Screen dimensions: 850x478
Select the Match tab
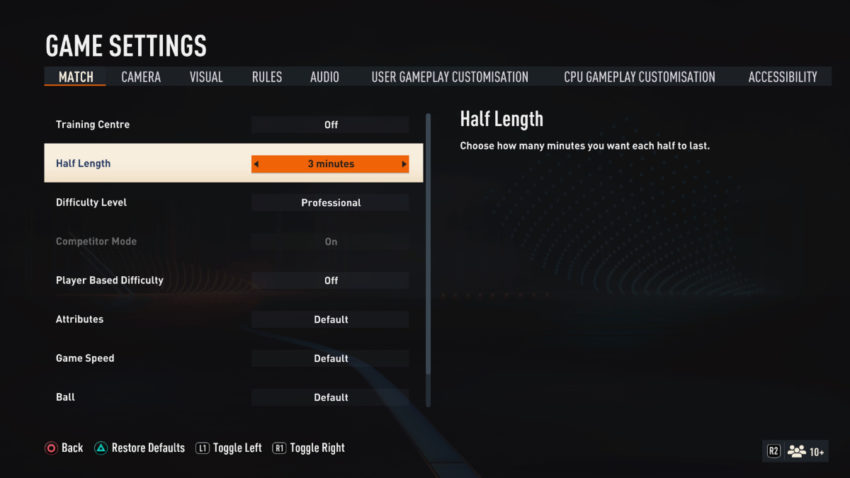point(75,77)
